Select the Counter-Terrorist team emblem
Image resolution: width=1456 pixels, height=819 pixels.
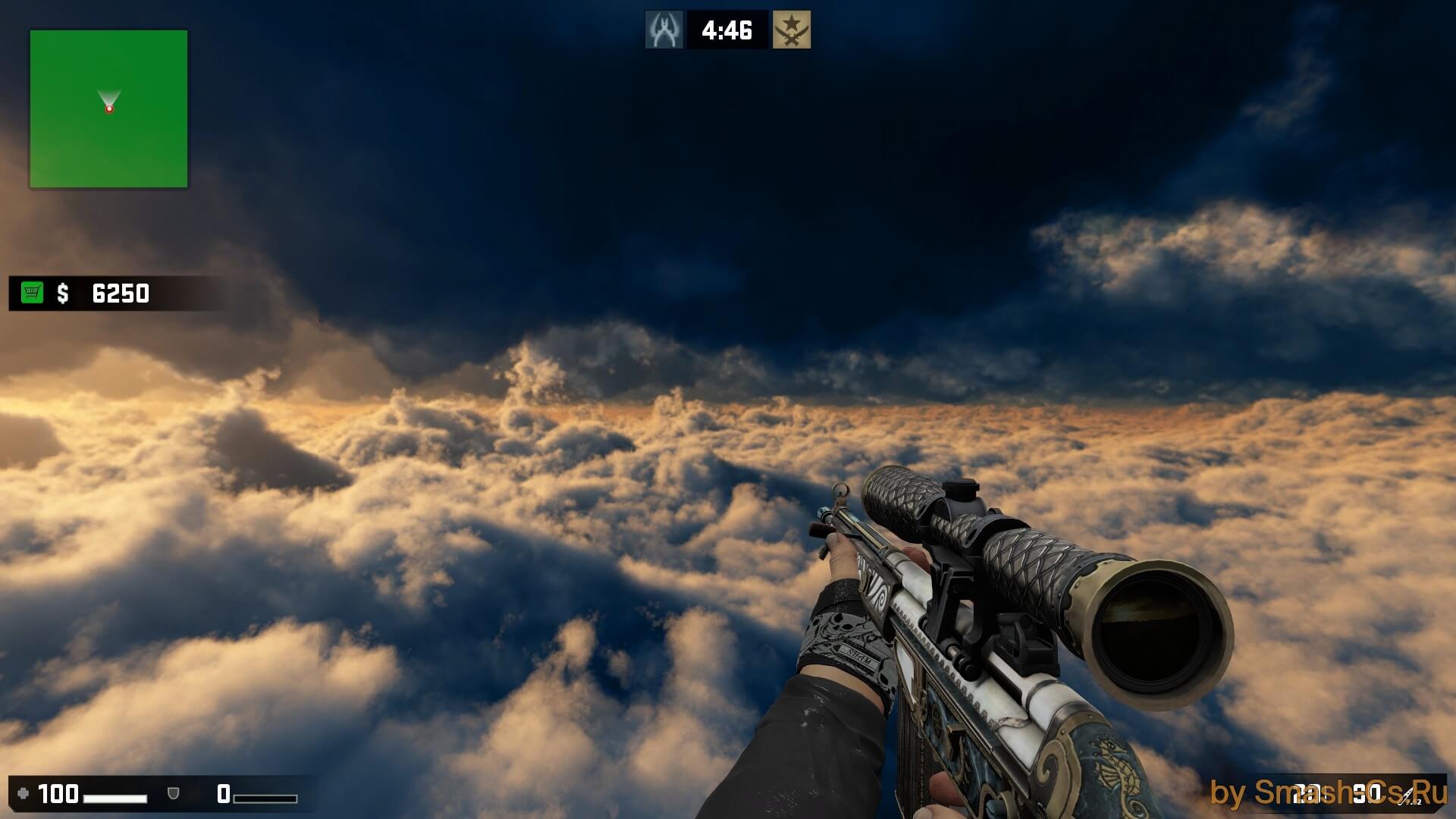point(664,30)
